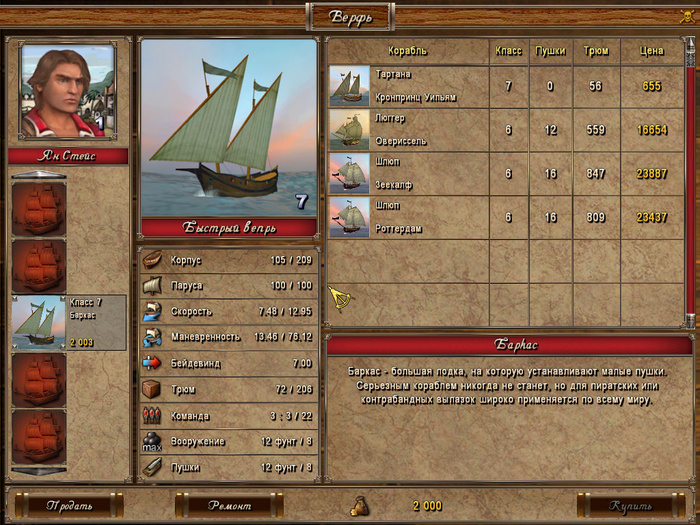Buy the selected ship with Купить
The width and height of the screenshot is (700, 525).
pyautogui.click(x=630, y=505)
